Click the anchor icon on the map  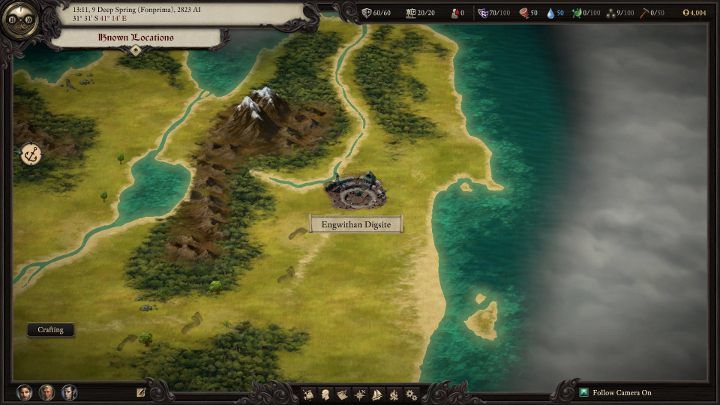pos(30,154)
